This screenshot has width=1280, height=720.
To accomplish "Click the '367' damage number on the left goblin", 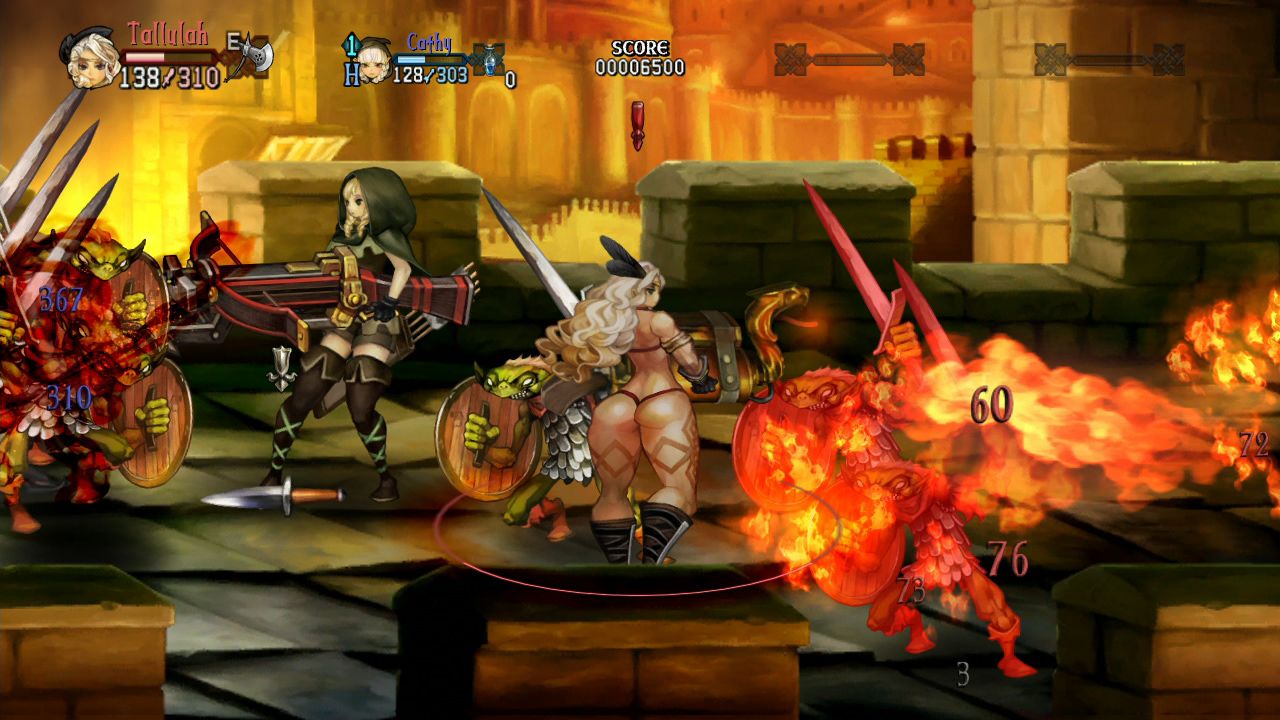I will pos(61,297).
